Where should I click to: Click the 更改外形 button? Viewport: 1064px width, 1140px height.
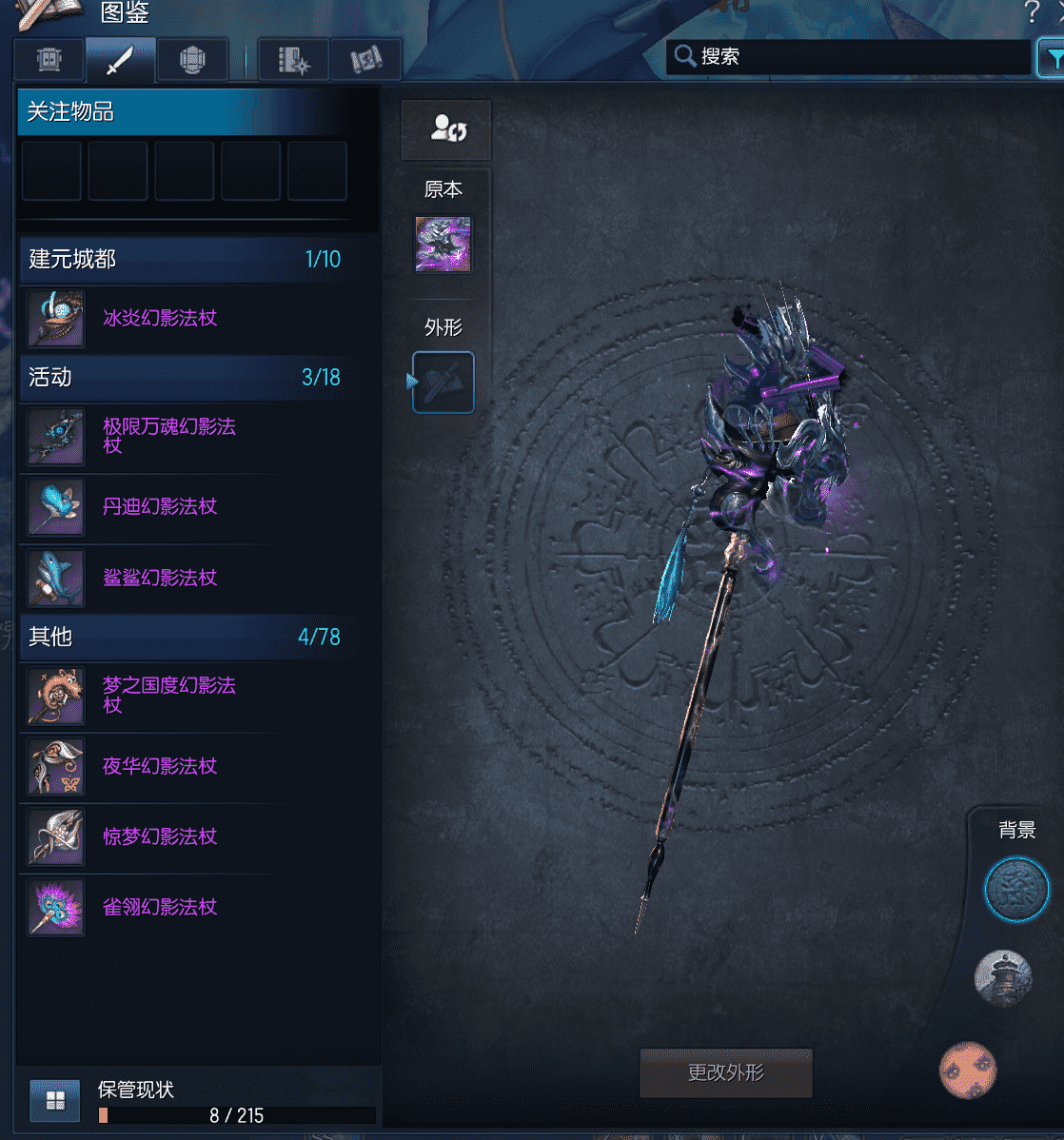725,1072
